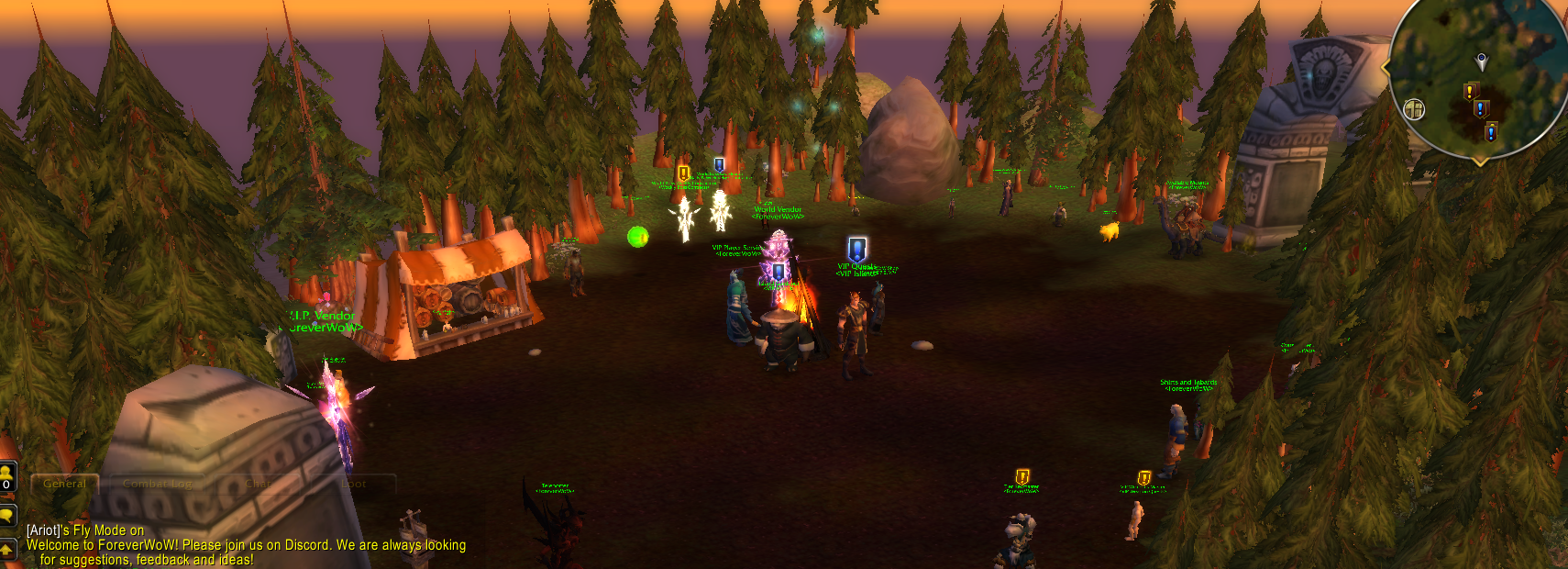Open the world map button on minimap
The height and width of the screenshot is (569, 1568).
pyautogui.click(x=1414, y=110)
